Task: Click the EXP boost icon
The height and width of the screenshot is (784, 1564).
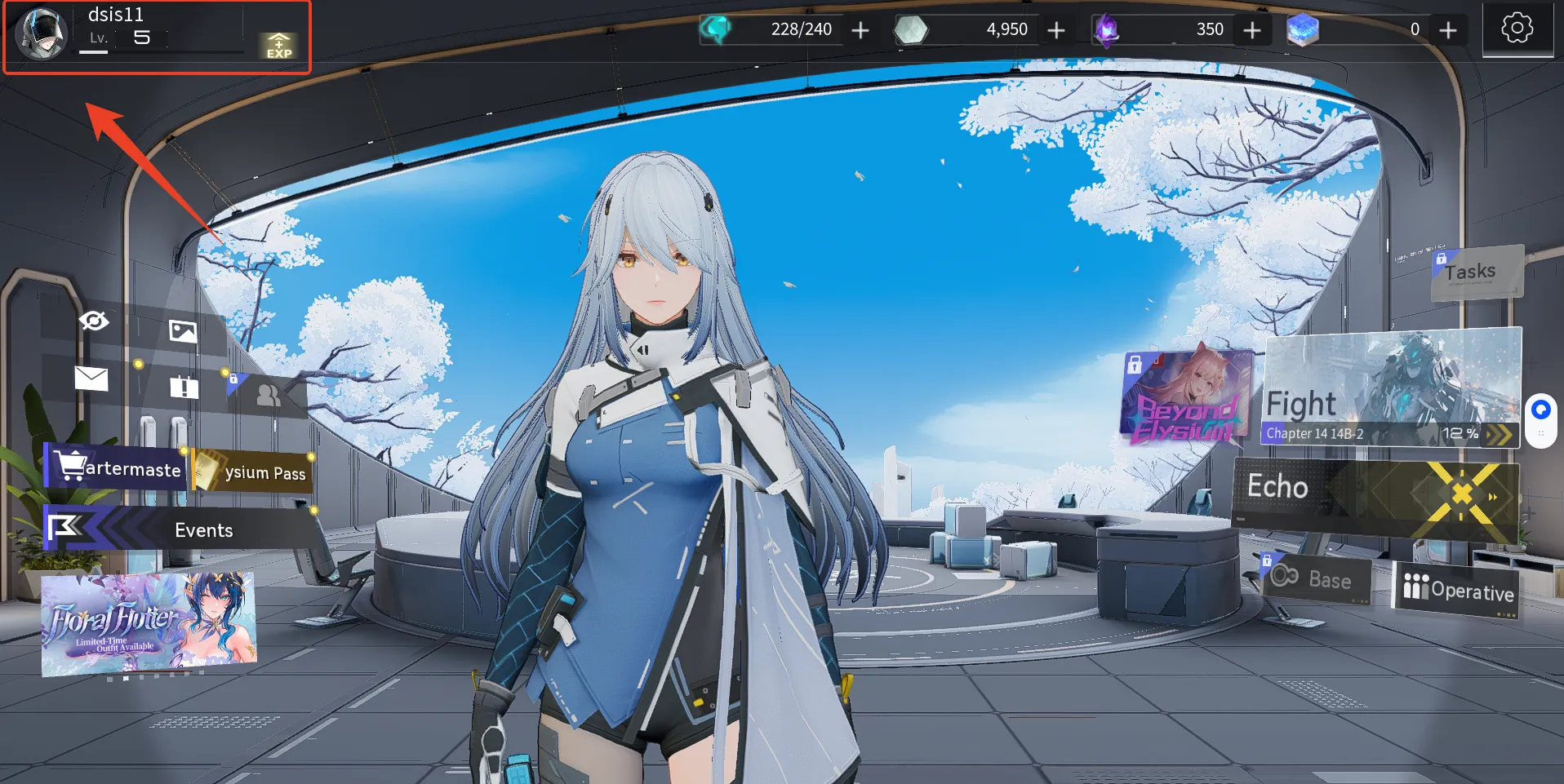Action: 278,46
